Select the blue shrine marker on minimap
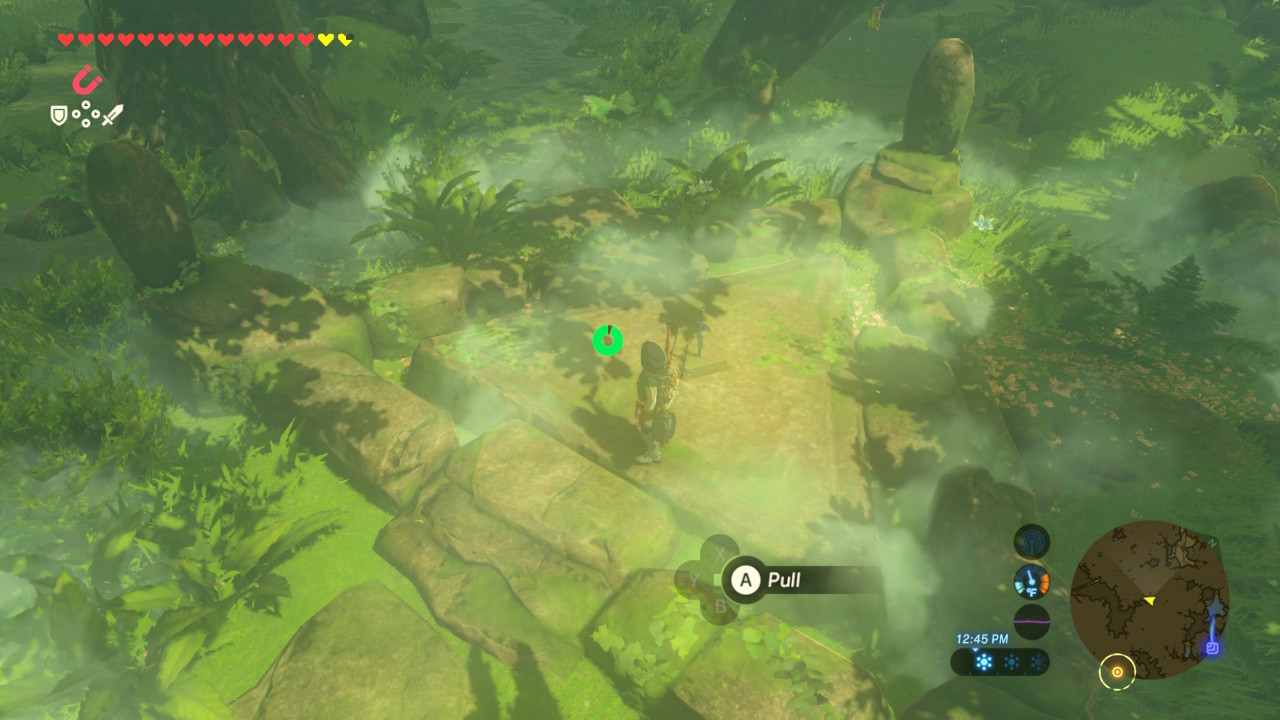The image size is (1280, 720). [1212, 647]
